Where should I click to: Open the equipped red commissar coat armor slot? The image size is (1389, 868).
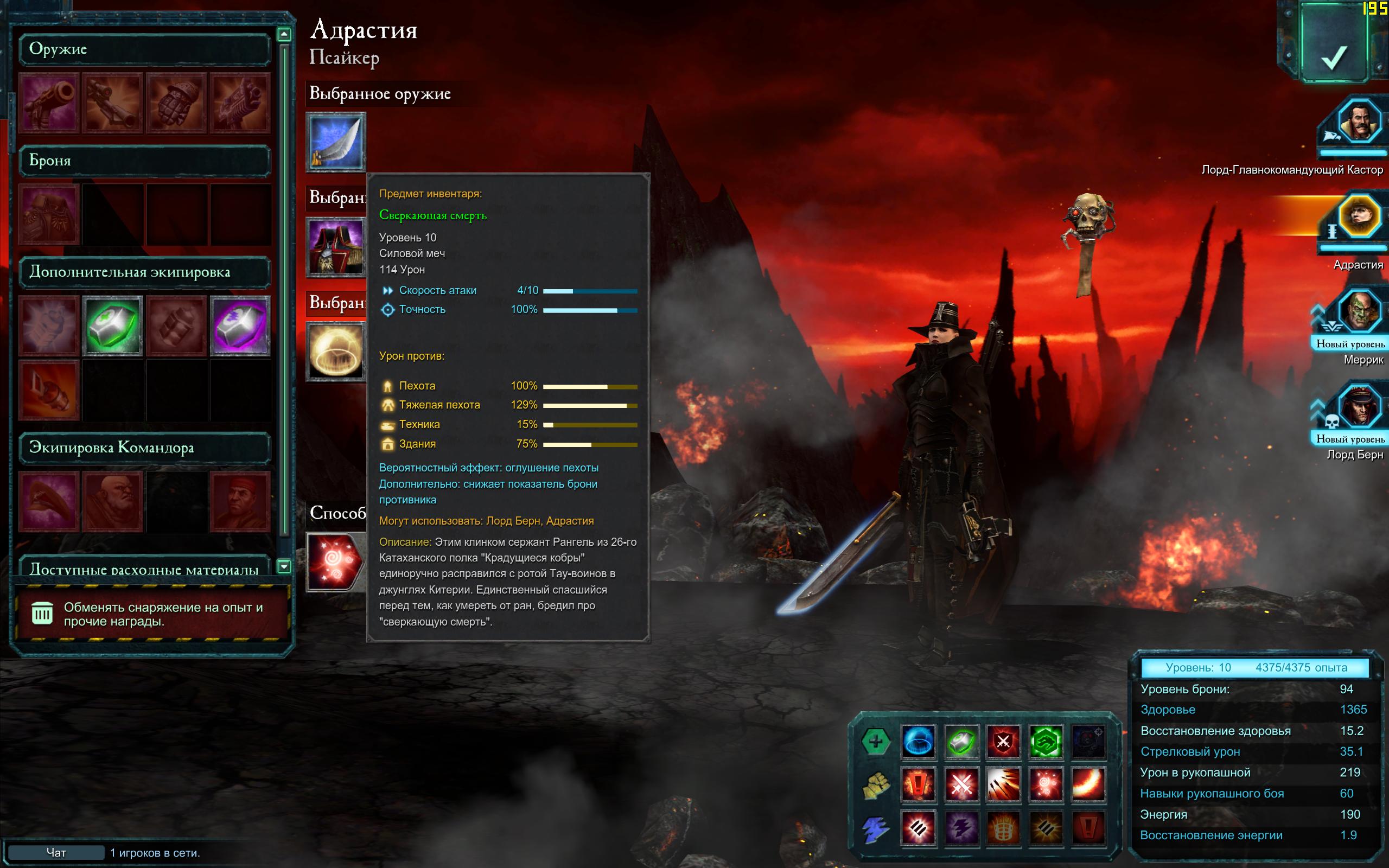336,247
